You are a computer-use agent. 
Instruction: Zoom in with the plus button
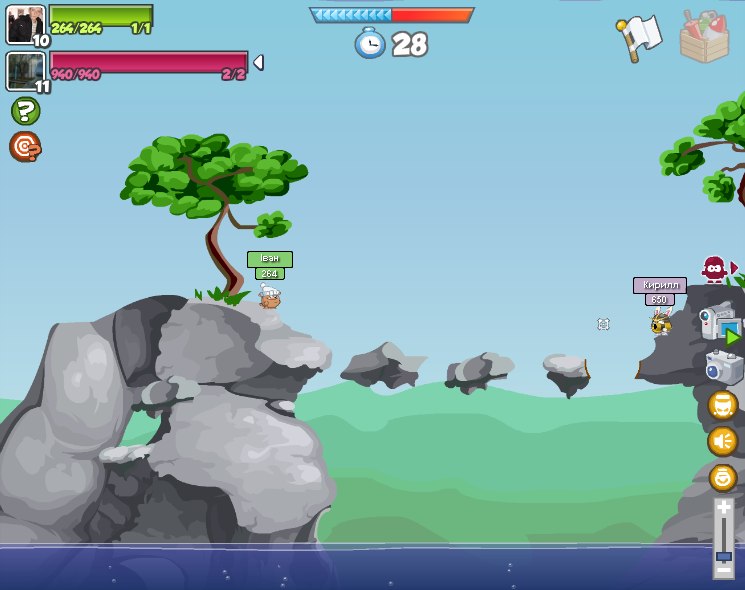723,508
